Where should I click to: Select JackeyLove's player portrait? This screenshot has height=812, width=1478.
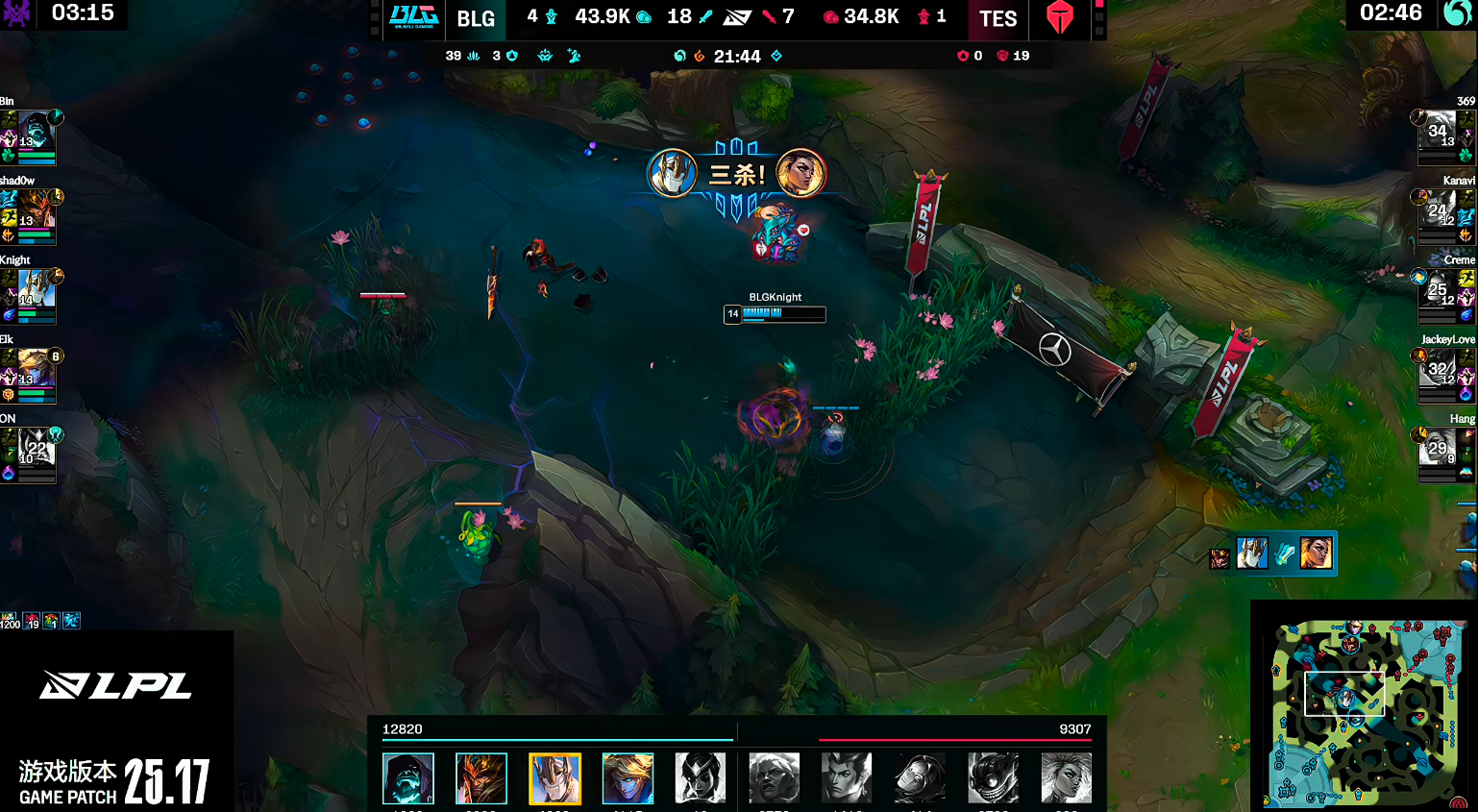1438,370
